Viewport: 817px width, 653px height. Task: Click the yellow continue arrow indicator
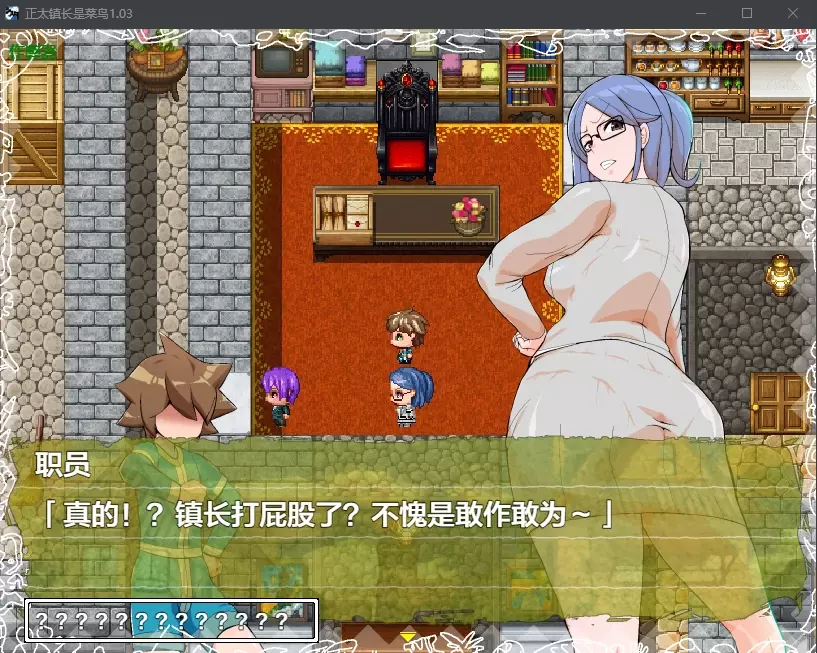[407, 635]
